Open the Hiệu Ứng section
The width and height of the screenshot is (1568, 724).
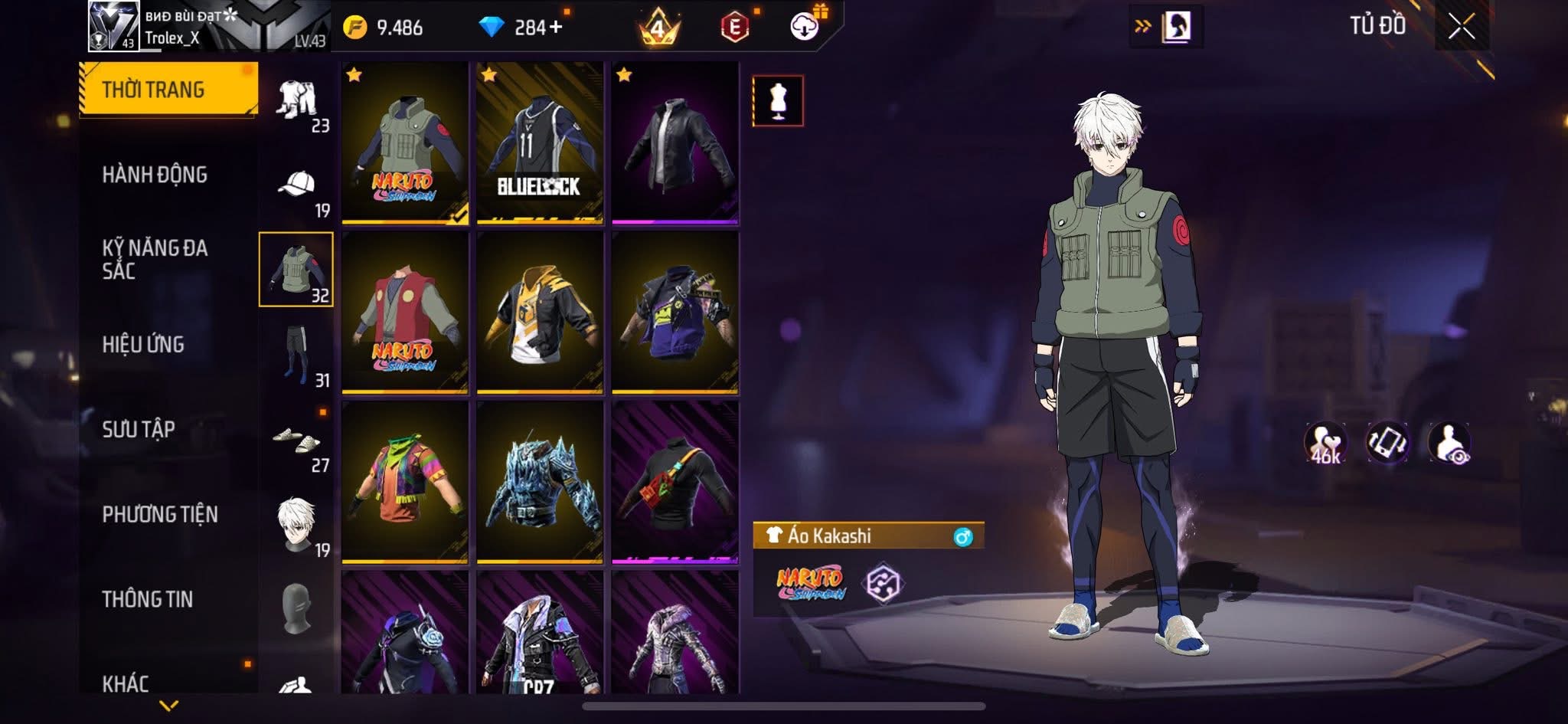pyautogui.click(x=143, y=345)
